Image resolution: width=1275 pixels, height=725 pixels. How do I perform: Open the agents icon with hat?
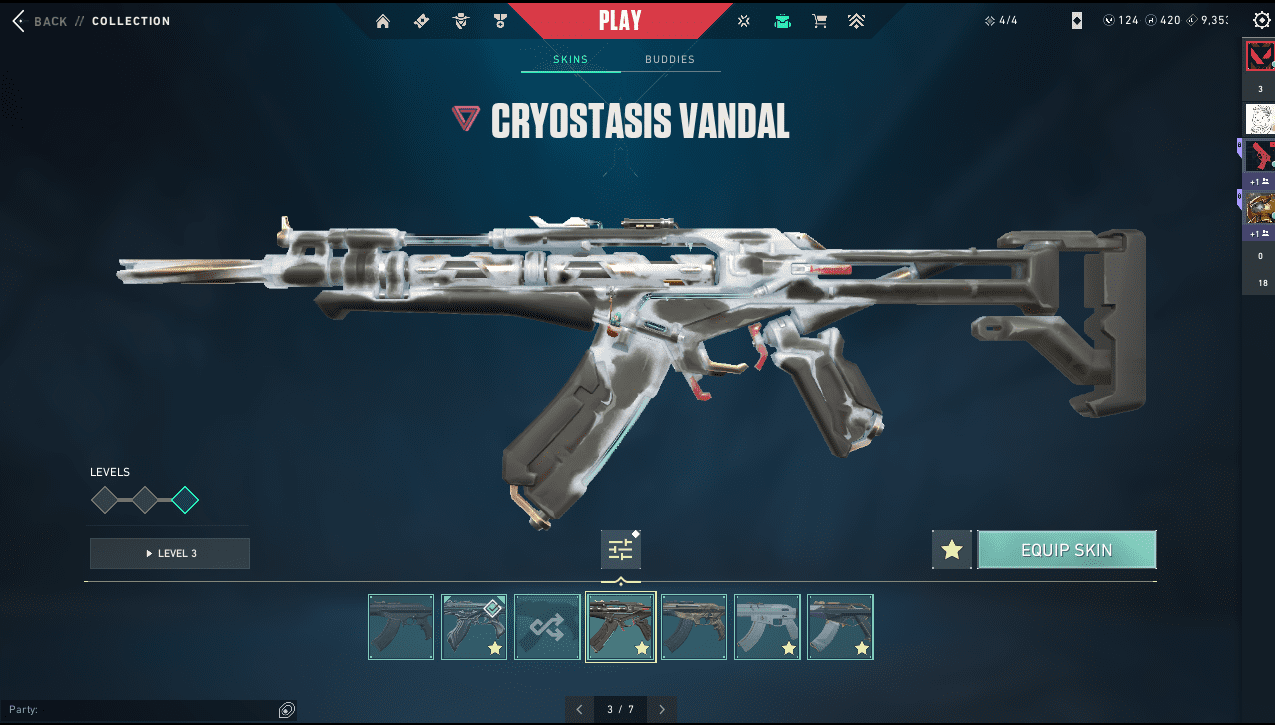(x=460, y=21)
